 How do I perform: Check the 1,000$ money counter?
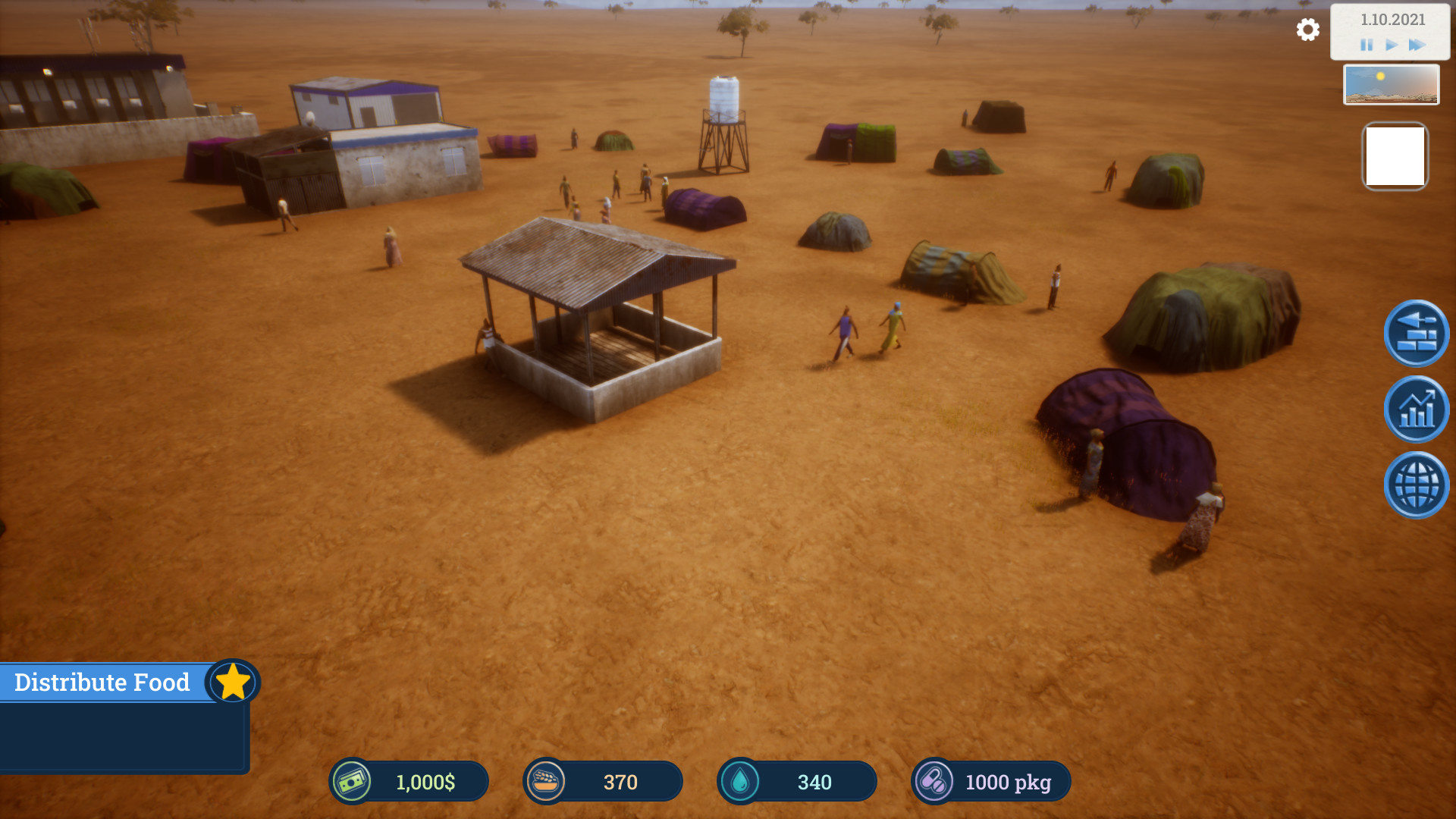423,782
